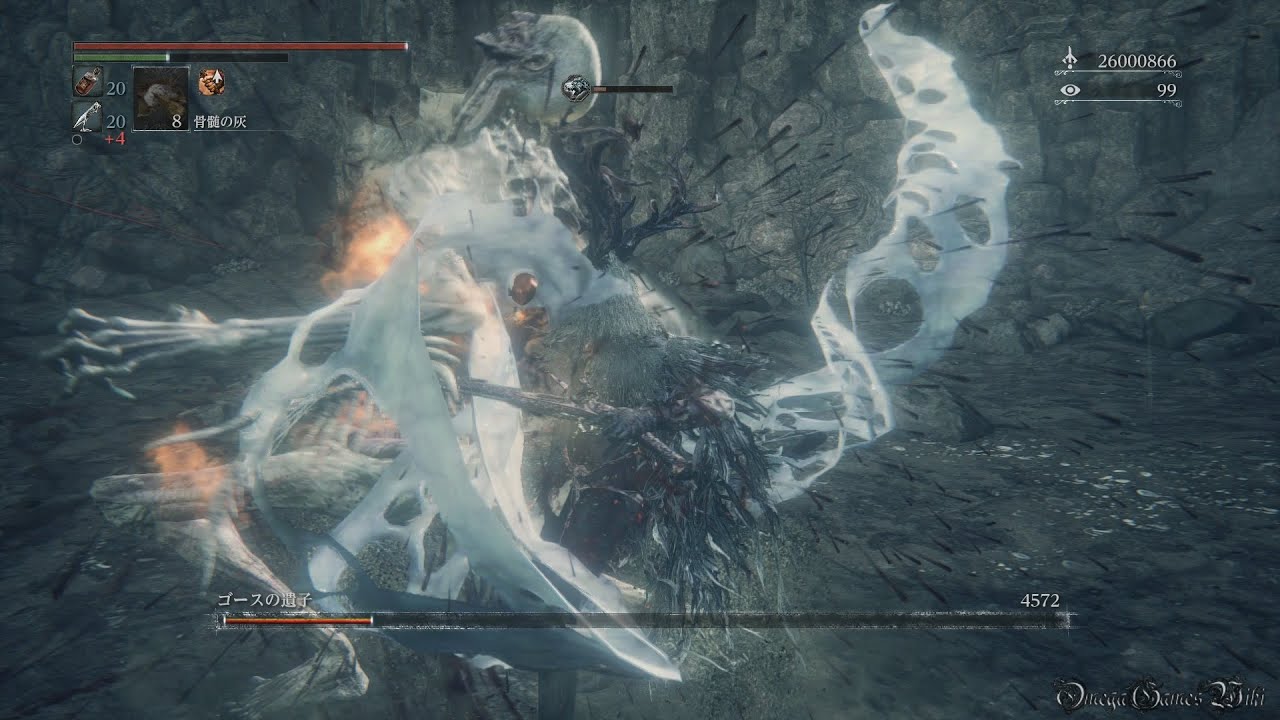Select the equipped hand item icon
Image resolution: width=1280 pixels, height=720 pixels.
click(x=212, y=81)
